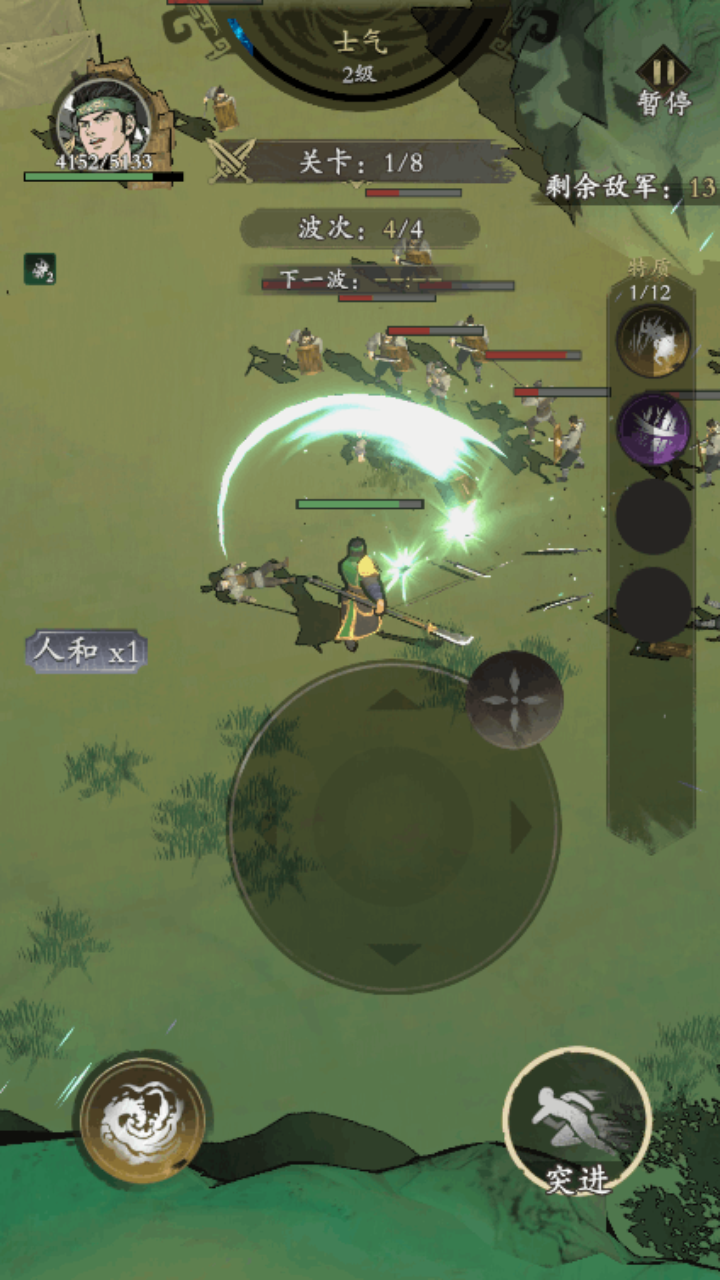Open the purple slash trait icon
This screenshot has width=720, height=1280.
click(653, 429)
